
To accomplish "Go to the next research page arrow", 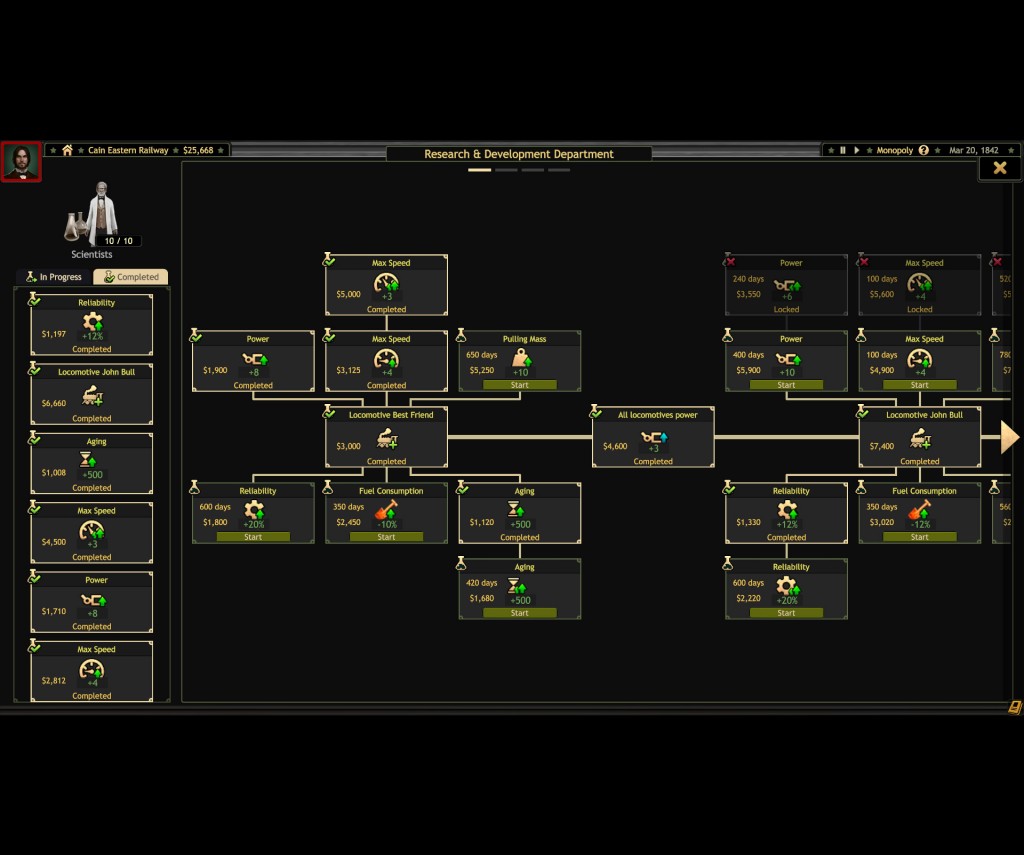I will coord(1009,437).
